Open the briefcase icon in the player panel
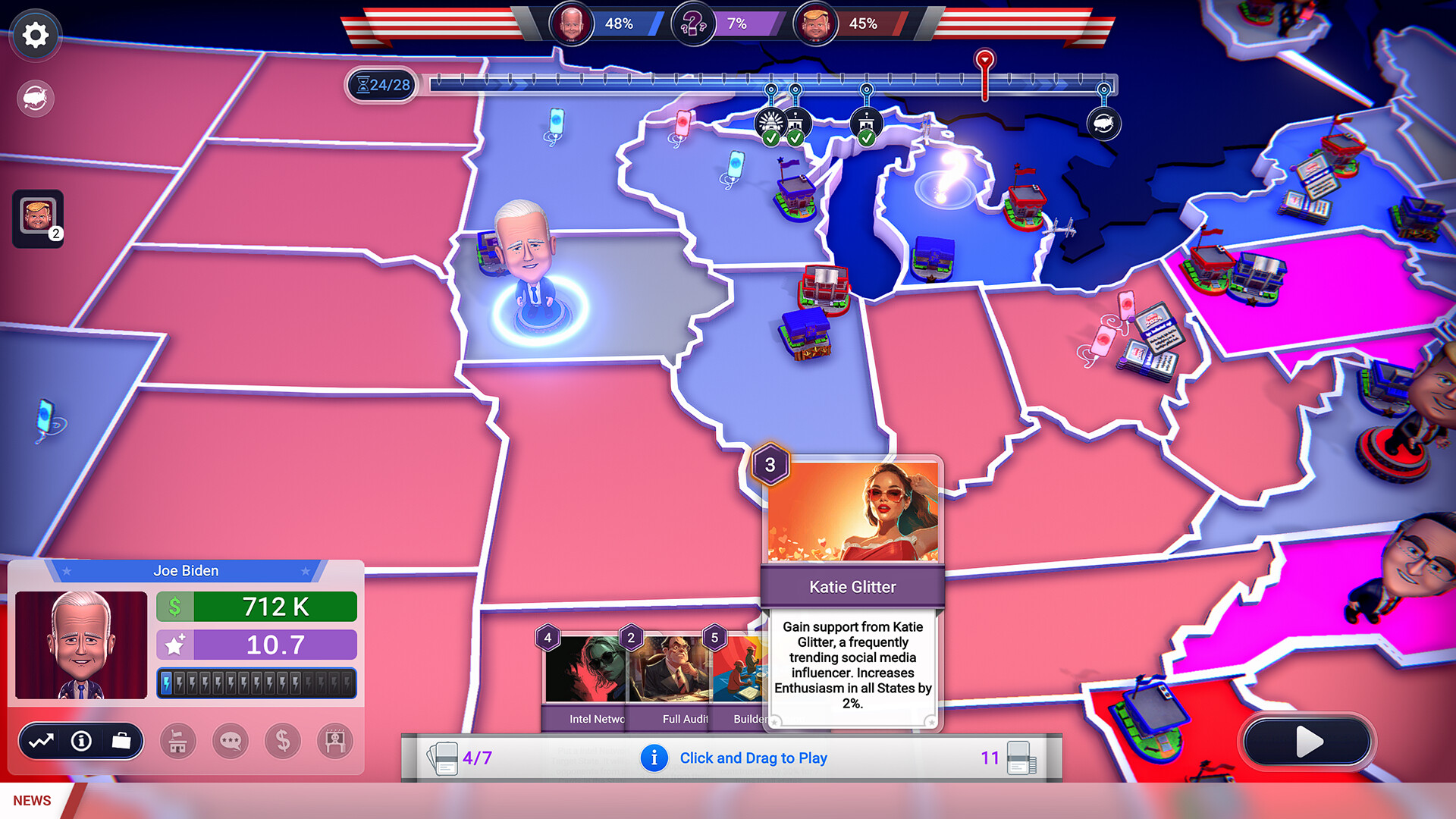The width and height of the screenshot is (1456, 819). (x=121, y=742)
